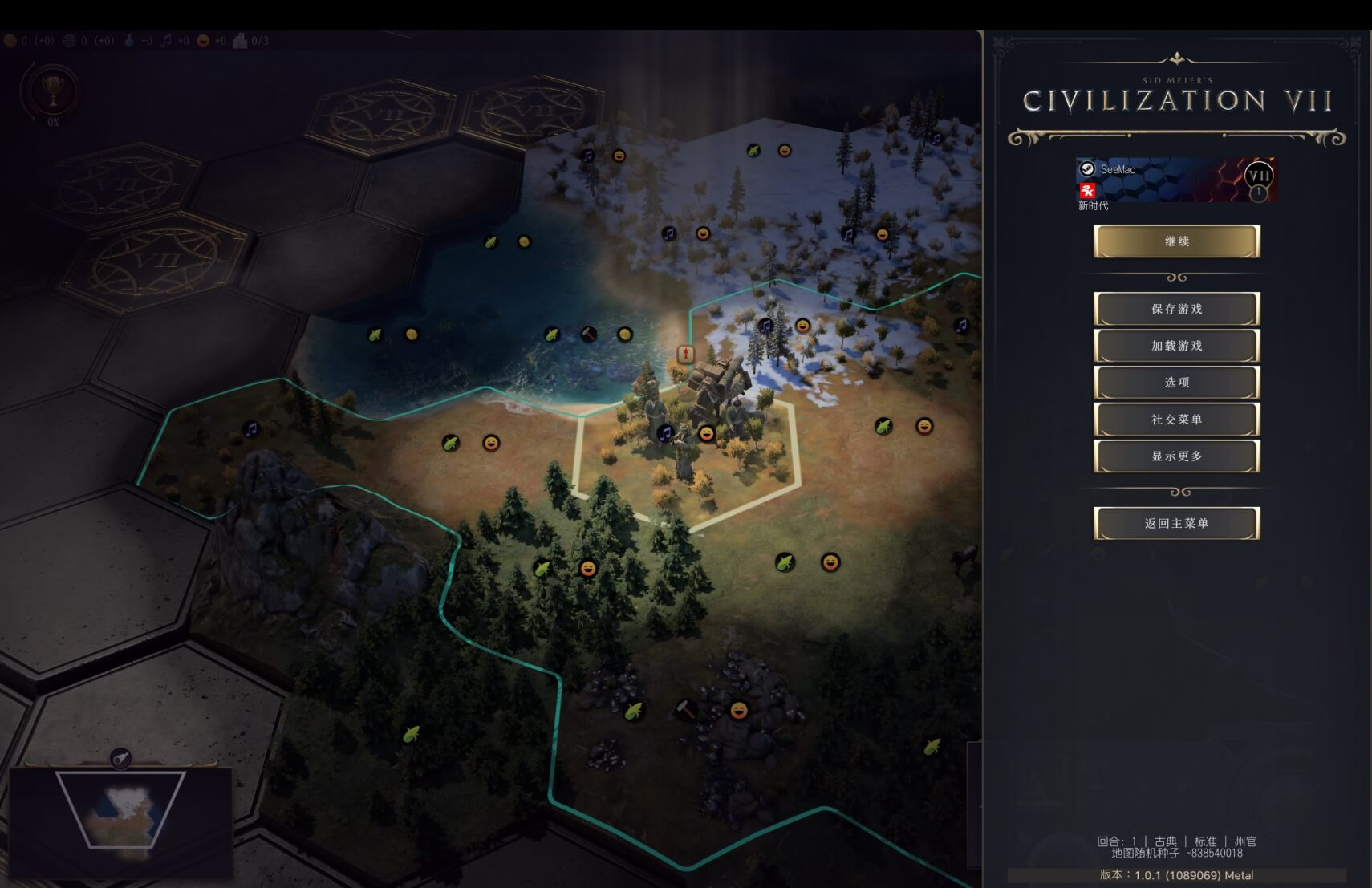Select the settler unit flag marker on the map
Viewport: 1372px width, 888px height.
(685, 355)
